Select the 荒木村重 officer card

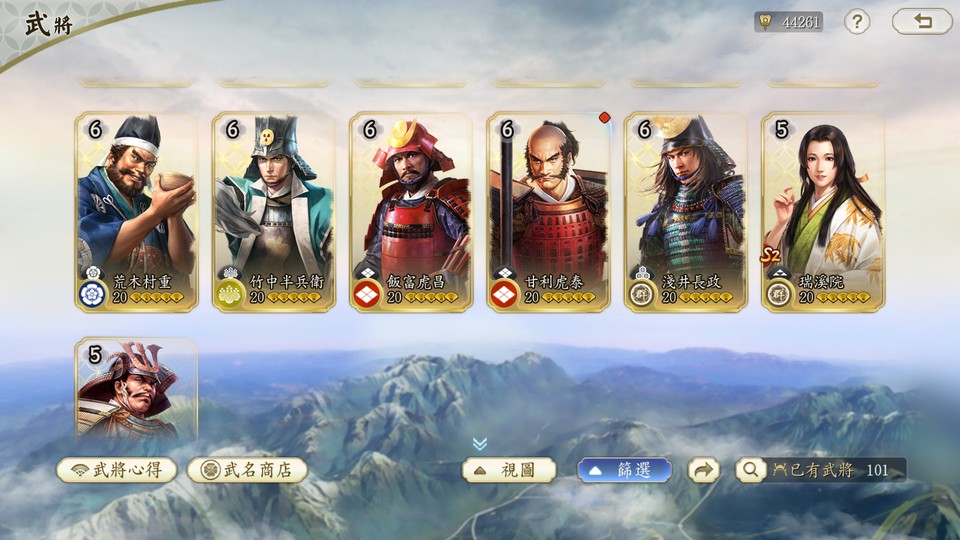pyautogui.click(x=136, y=212)
